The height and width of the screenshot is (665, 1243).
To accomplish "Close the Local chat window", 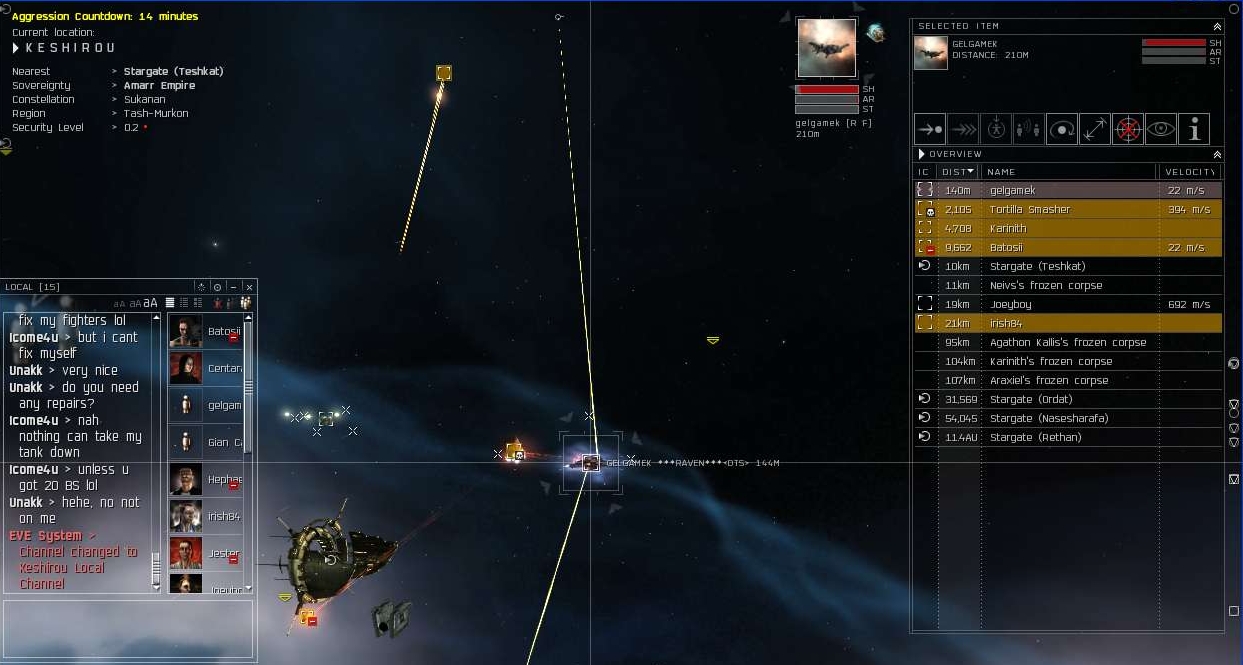I will pos(249,288).
